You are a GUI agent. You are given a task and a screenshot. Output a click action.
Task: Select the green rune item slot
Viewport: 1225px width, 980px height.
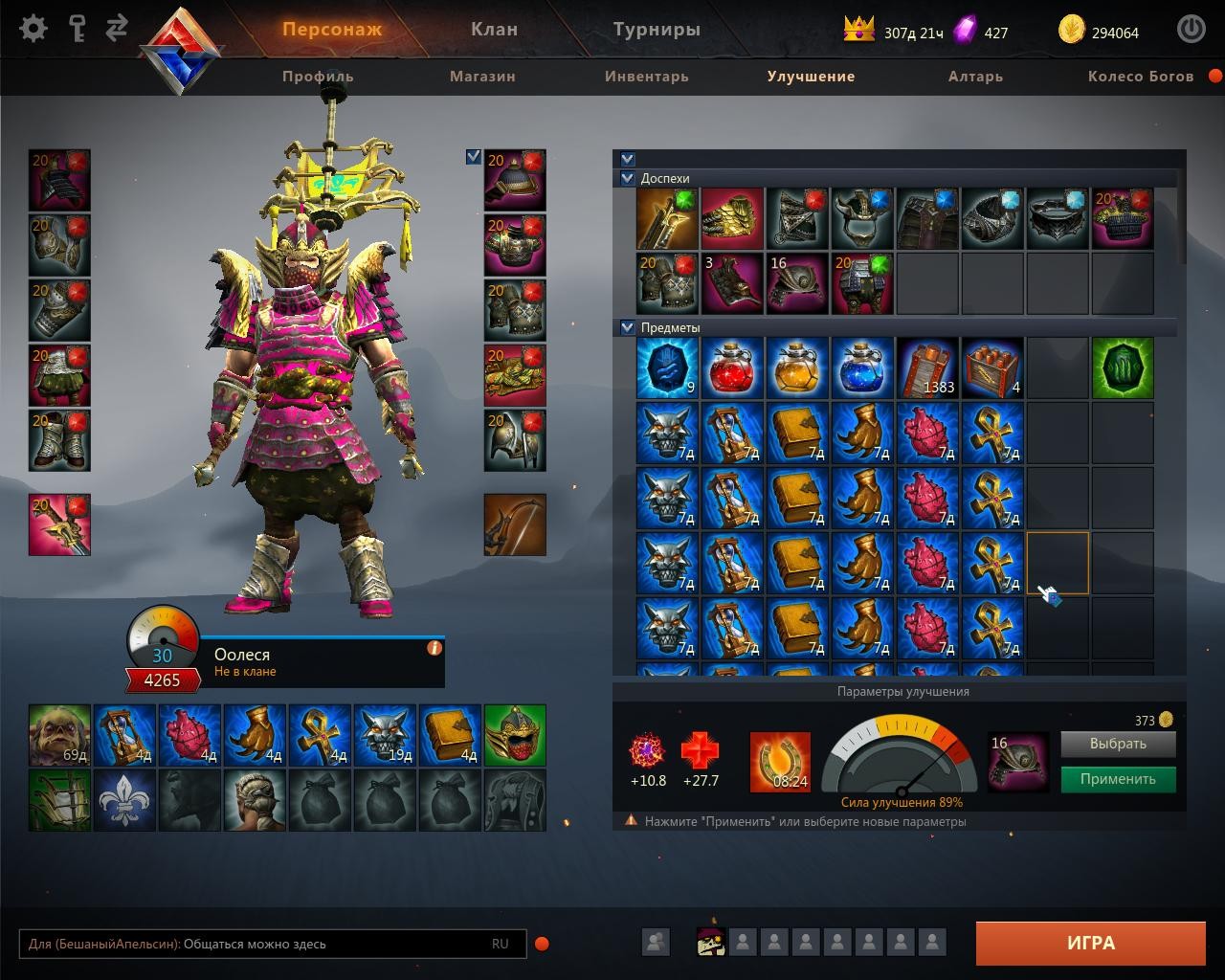click(1122, 368)
